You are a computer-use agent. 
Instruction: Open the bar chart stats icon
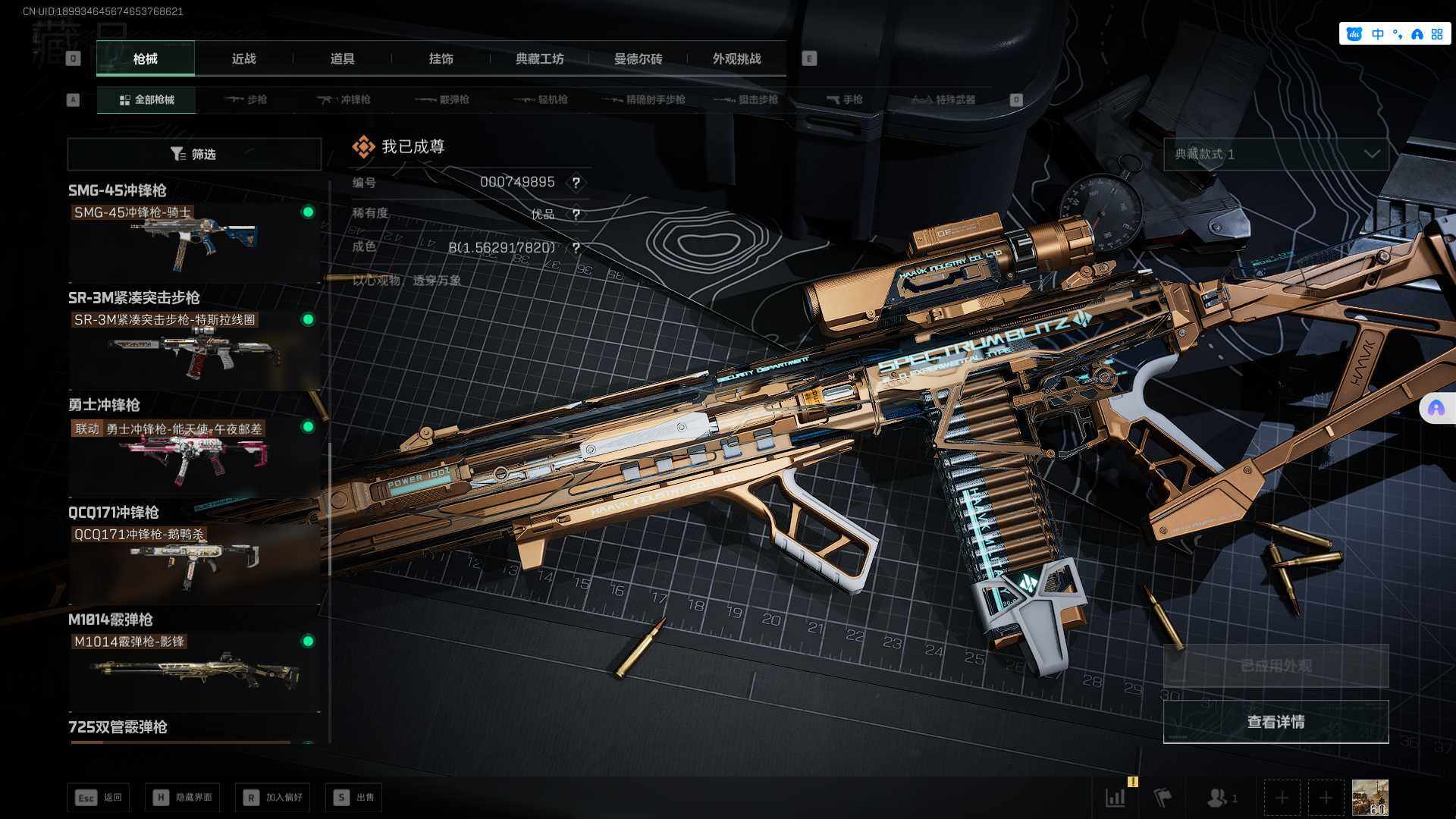coord(1116,797)
